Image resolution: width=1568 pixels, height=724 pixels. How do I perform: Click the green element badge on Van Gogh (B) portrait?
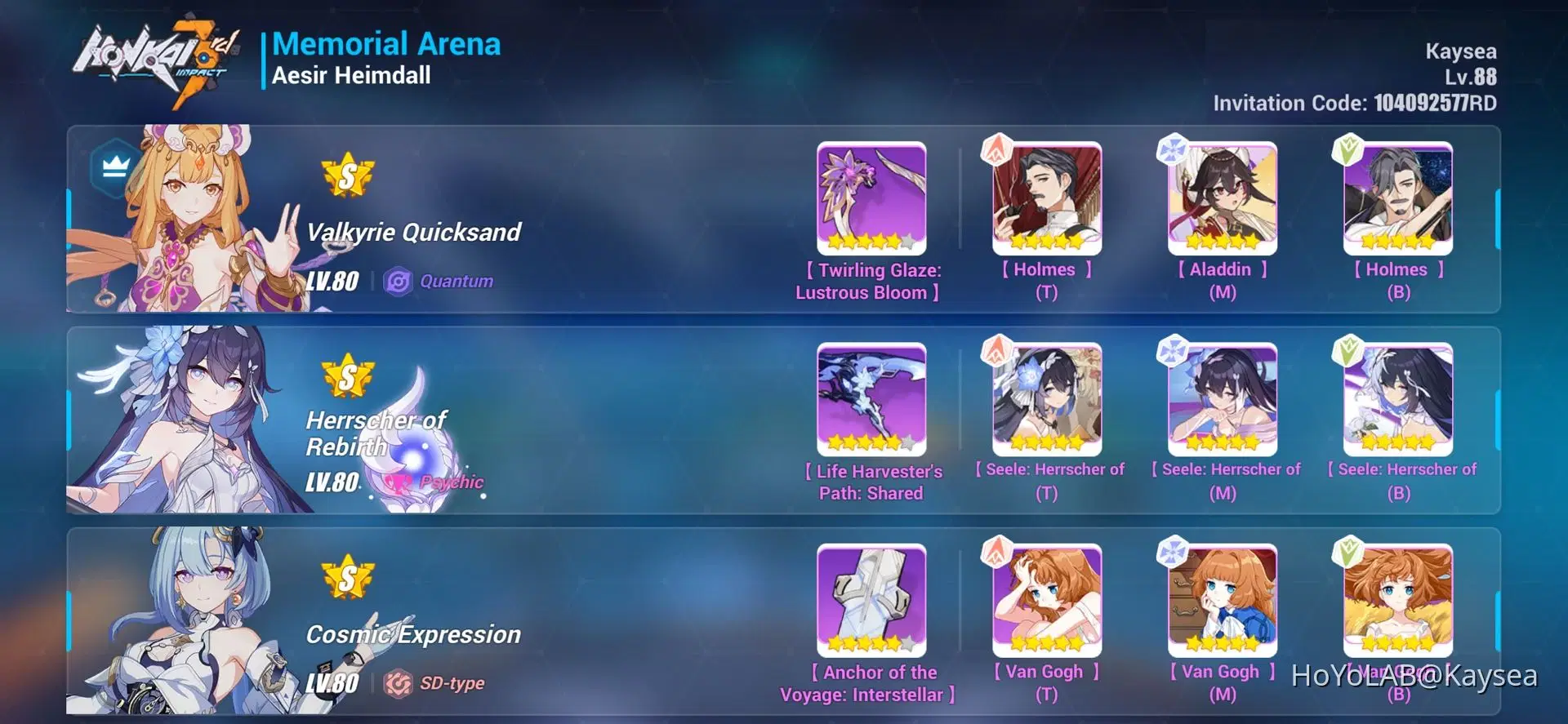coord(1347,550)
